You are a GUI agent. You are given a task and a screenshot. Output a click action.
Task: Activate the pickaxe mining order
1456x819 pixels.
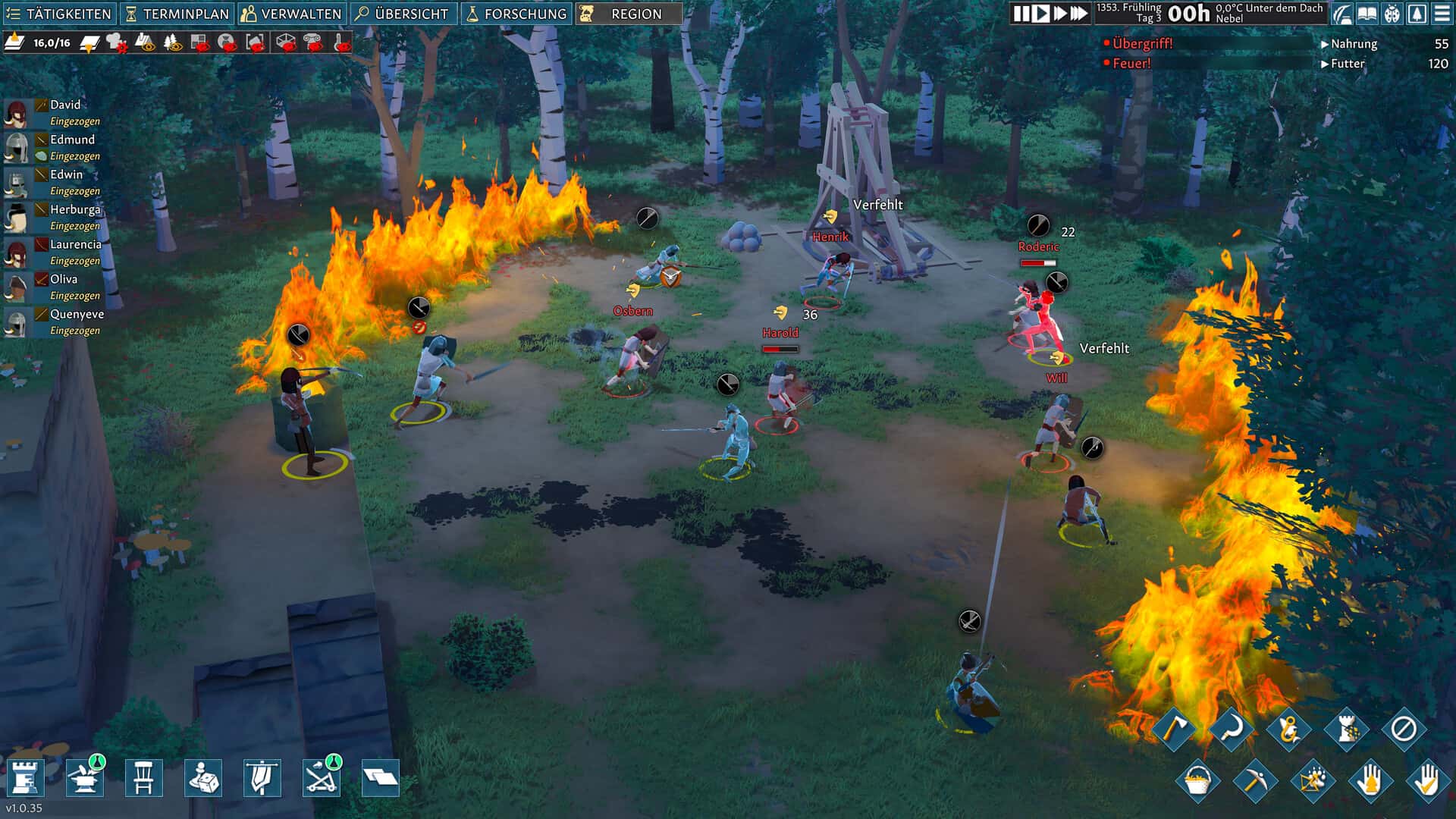tap(1254, 780)
